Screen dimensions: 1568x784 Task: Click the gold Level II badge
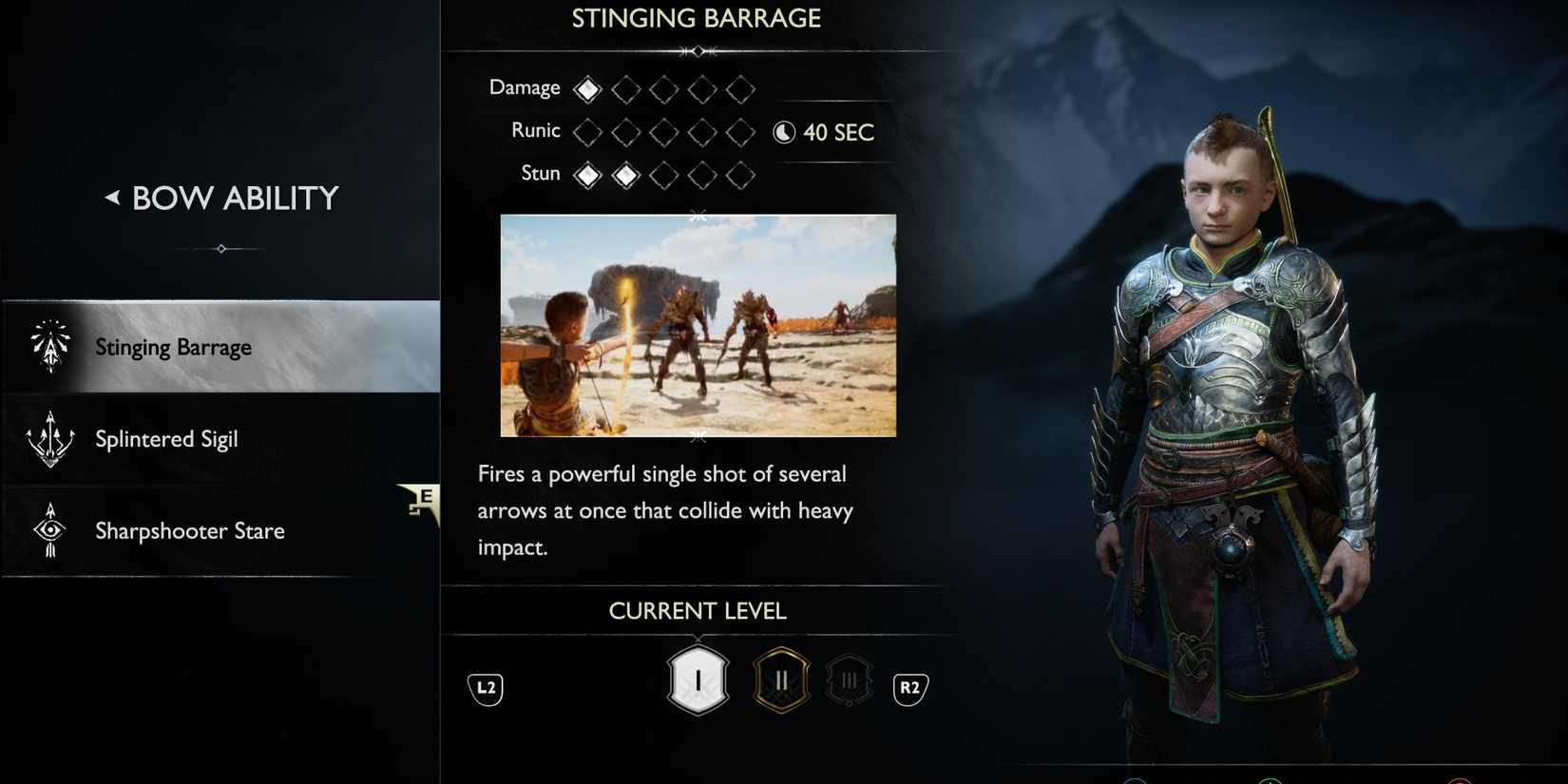pos(780,678)
